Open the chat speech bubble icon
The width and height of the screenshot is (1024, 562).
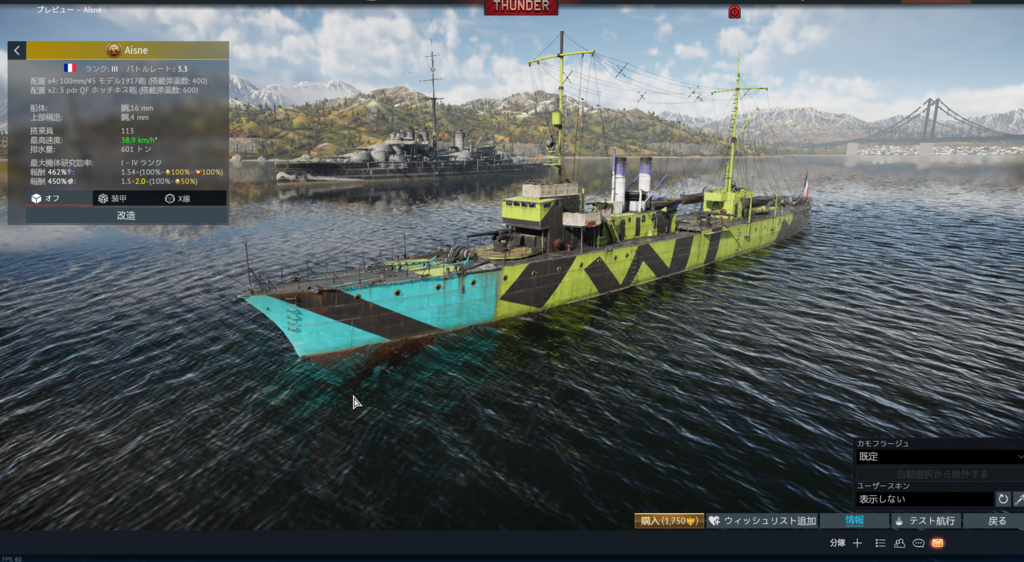[918, 543]
